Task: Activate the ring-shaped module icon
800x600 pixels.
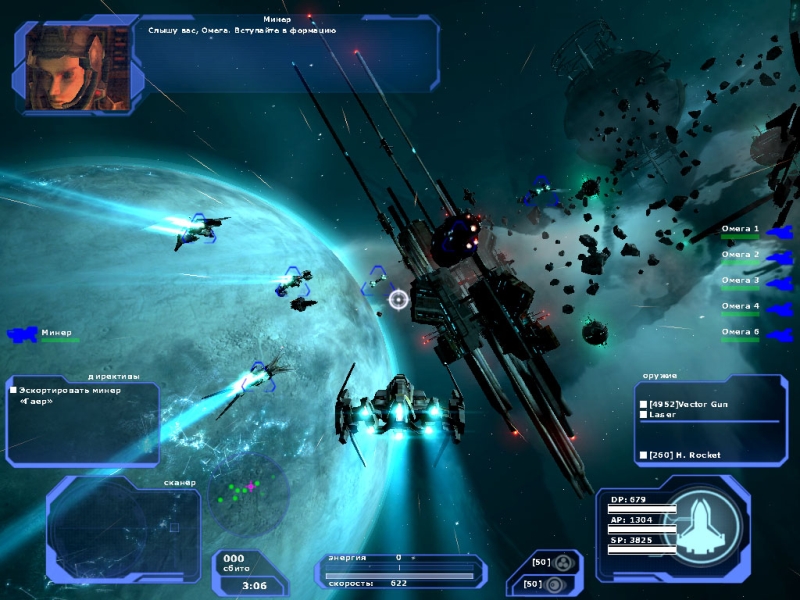Action: point(554,583)
